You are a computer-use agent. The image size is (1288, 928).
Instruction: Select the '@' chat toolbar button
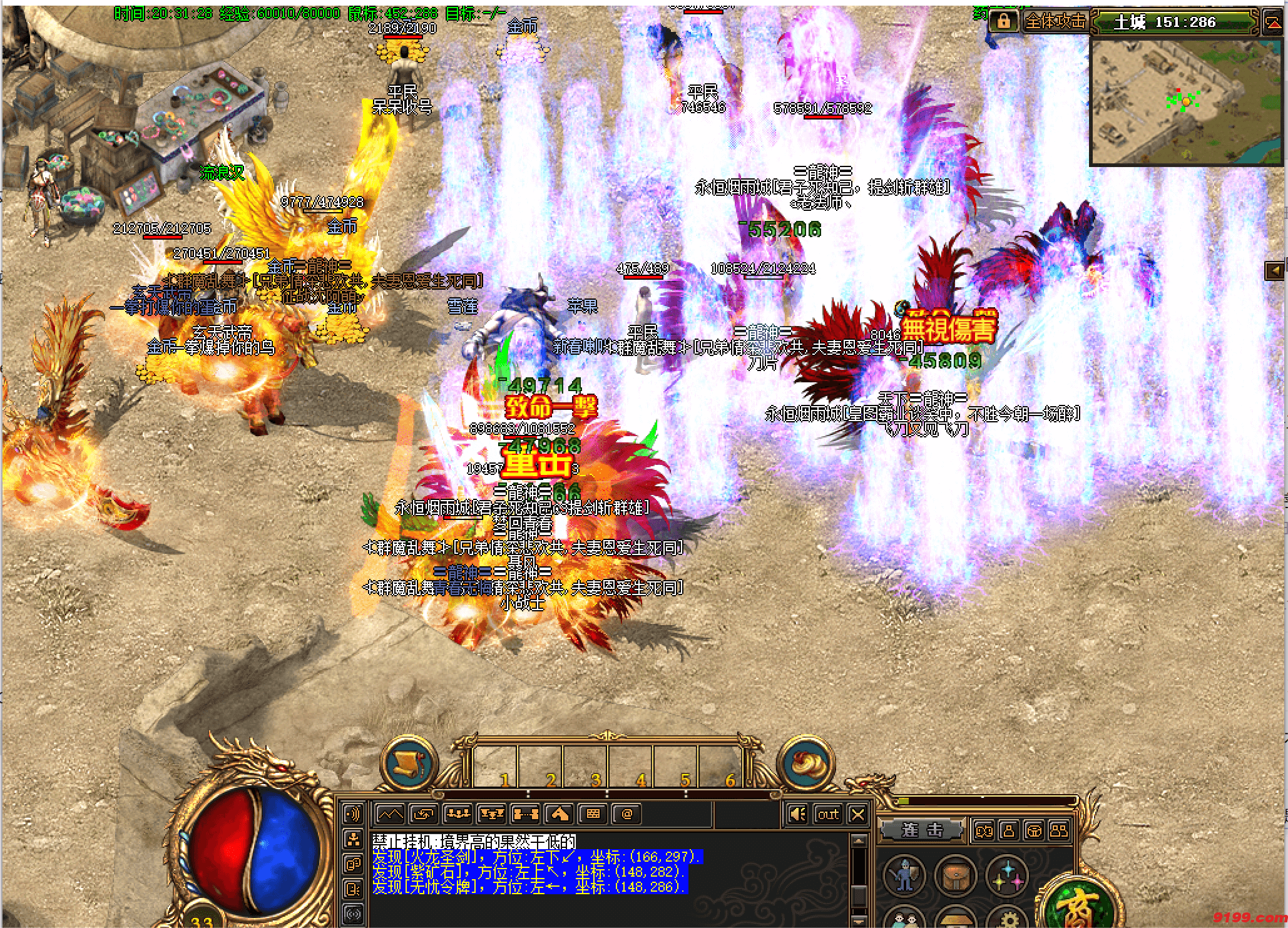[626, 814]
